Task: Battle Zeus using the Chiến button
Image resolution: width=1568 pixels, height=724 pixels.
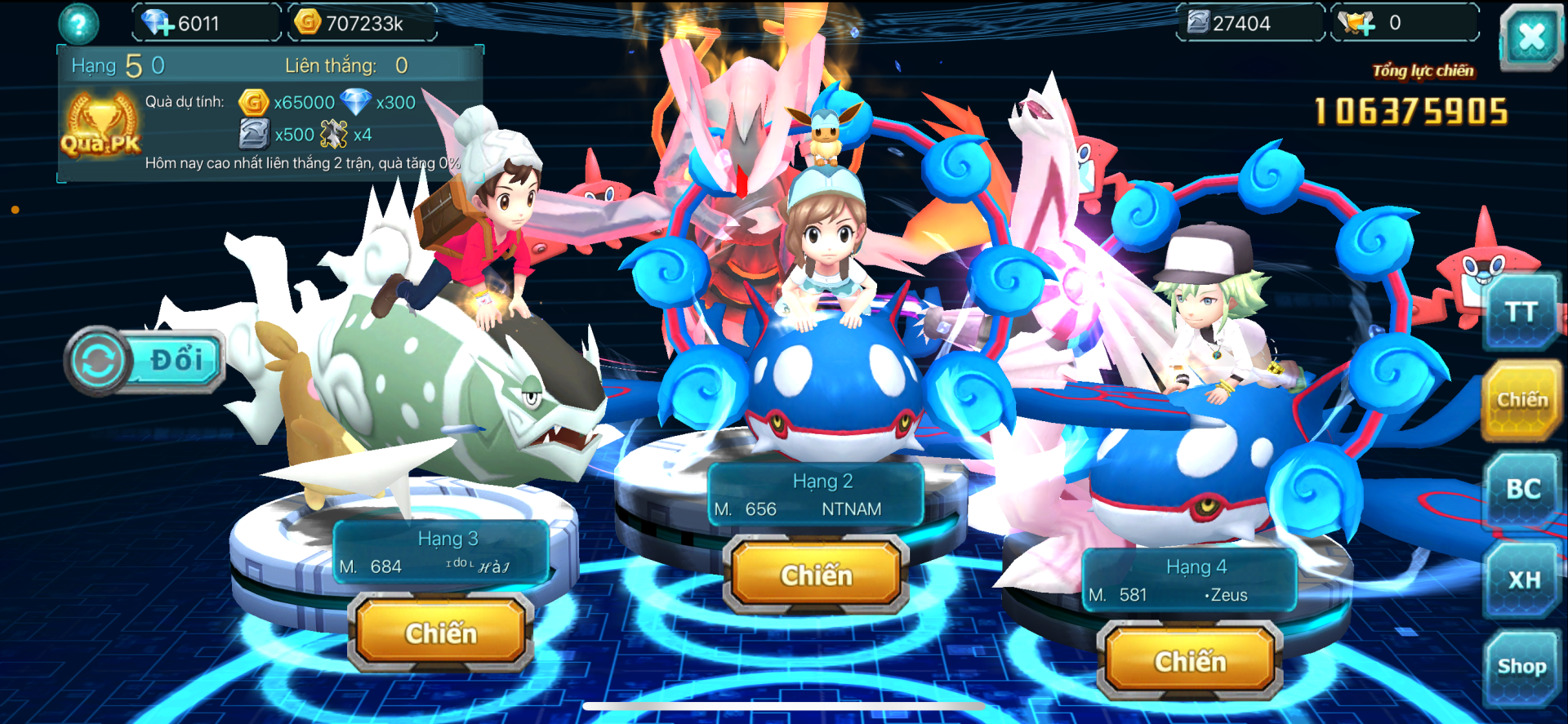Action: (x=1190, y=661)
